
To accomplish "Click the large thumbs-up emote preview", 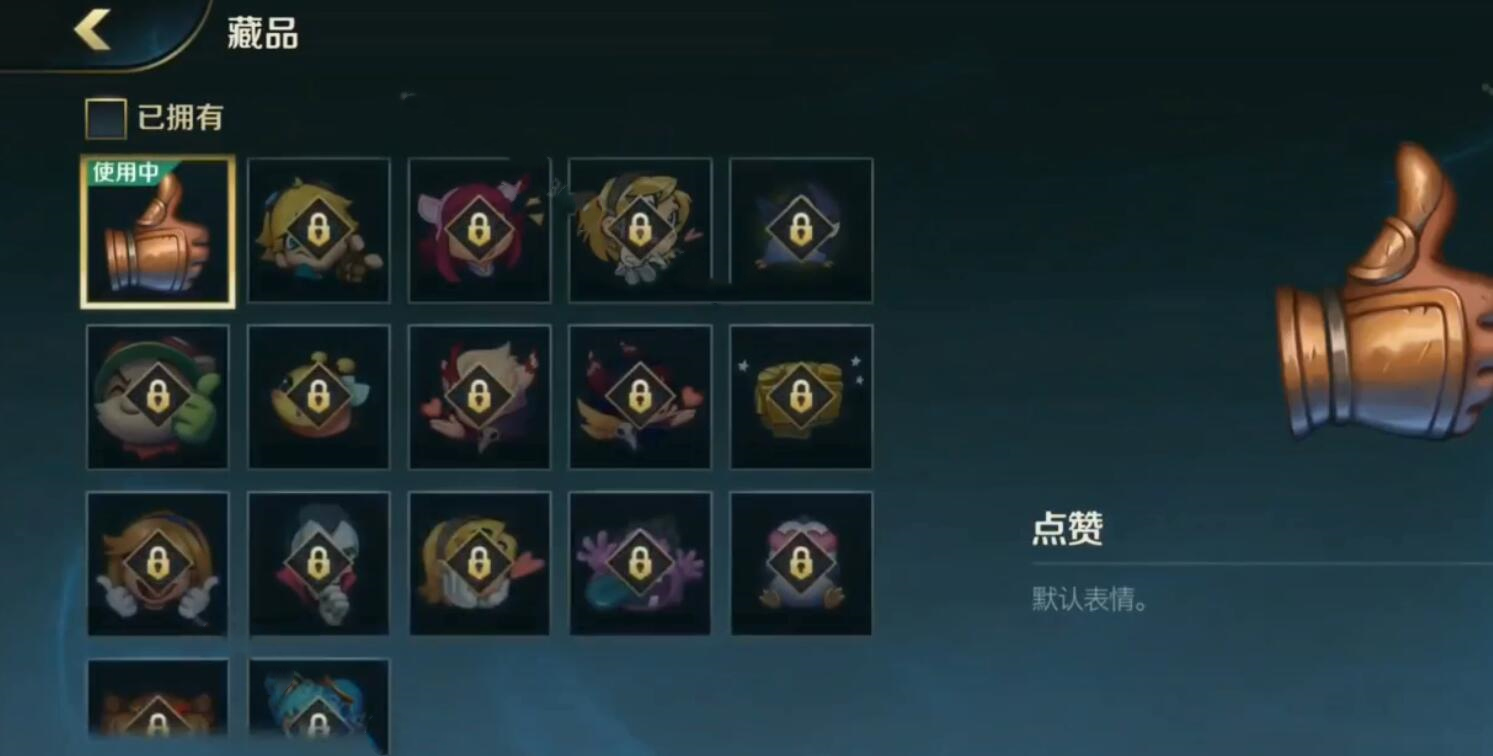I will coord(1390,300).
